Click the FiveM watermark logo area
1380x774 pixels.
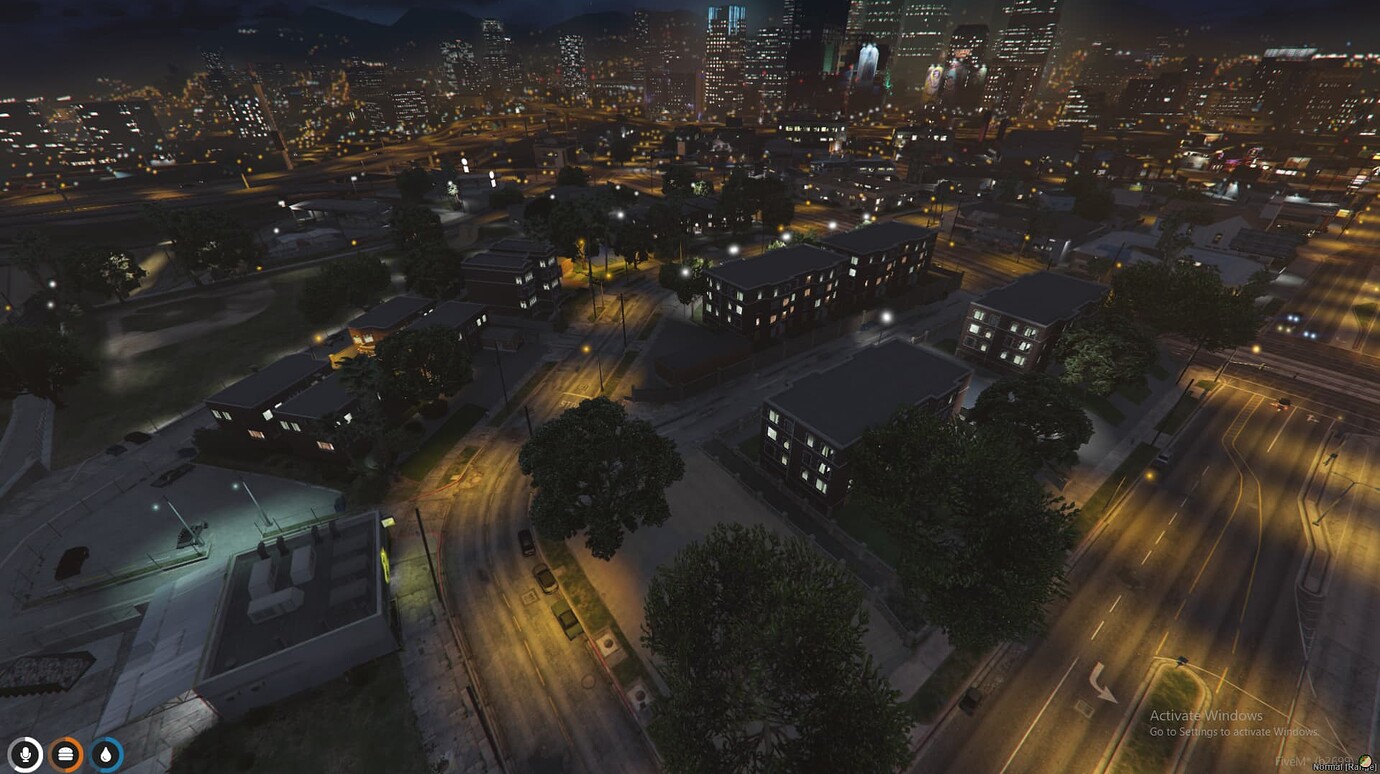pos(1292,761)
